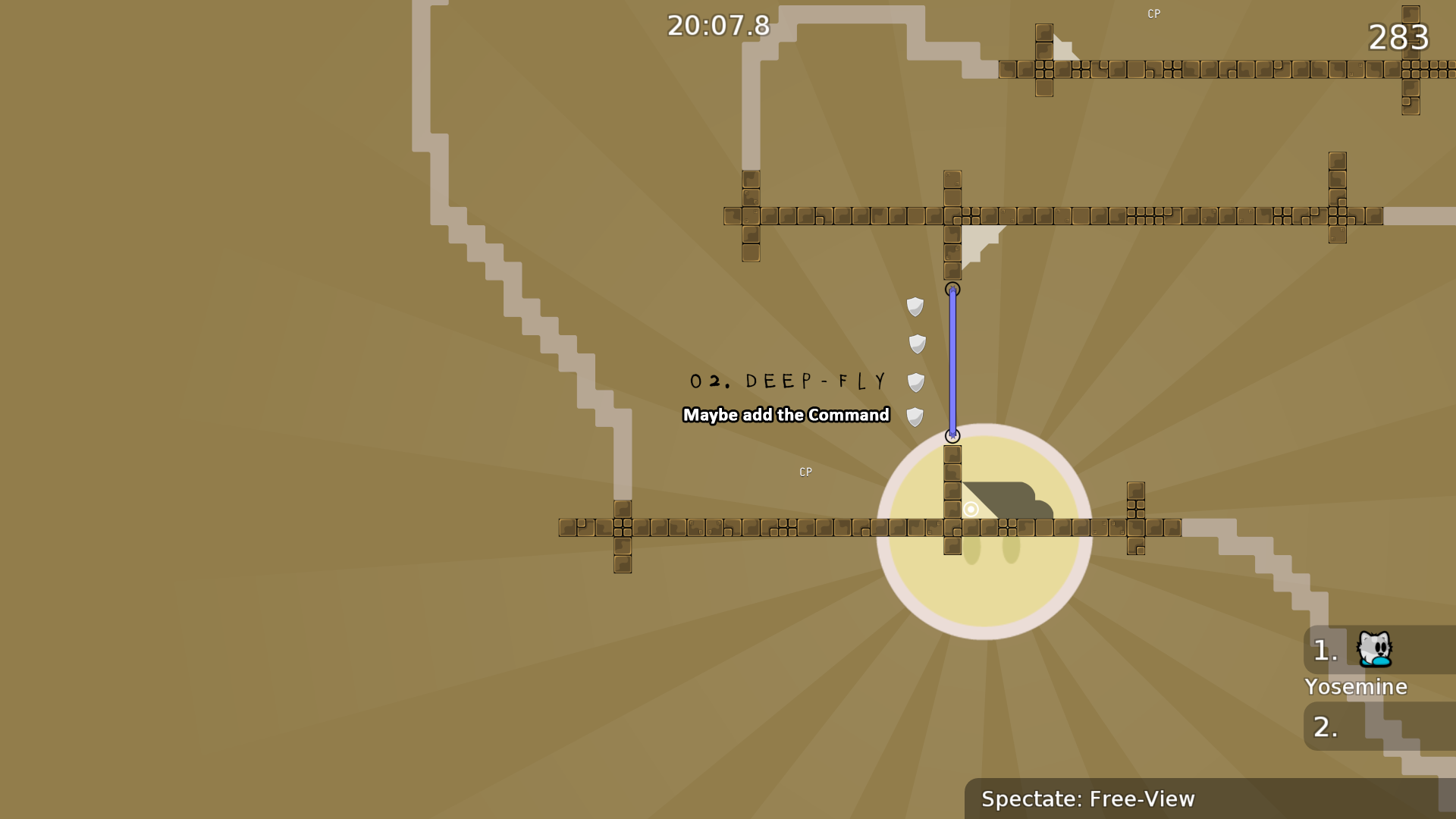Select the score counter reading 283
The image size is (1456, 819).
tap(1398, 37)
